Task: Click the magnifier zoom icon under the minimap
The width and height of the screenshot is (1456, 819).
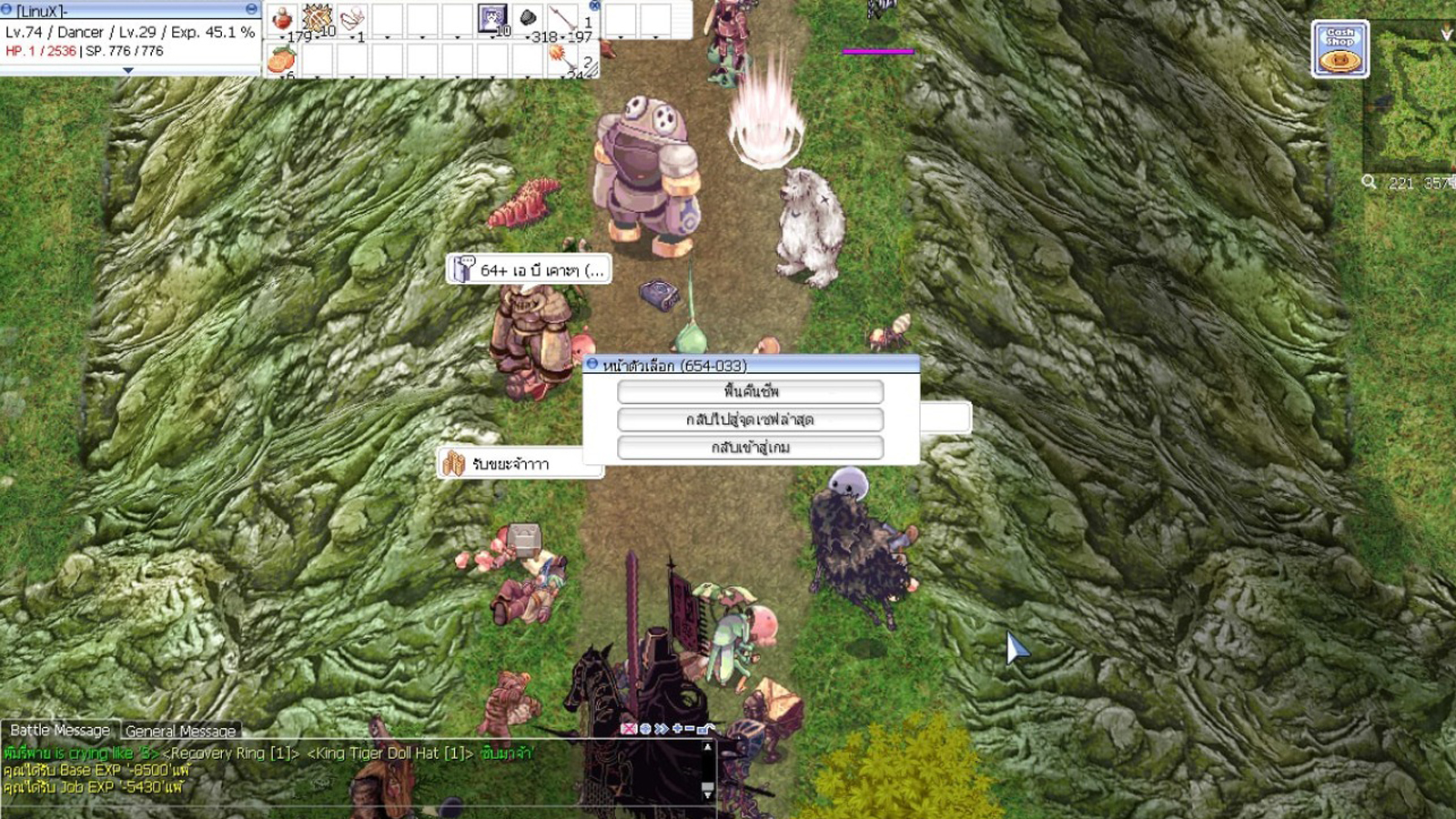Action: [x=1369, y=182]
